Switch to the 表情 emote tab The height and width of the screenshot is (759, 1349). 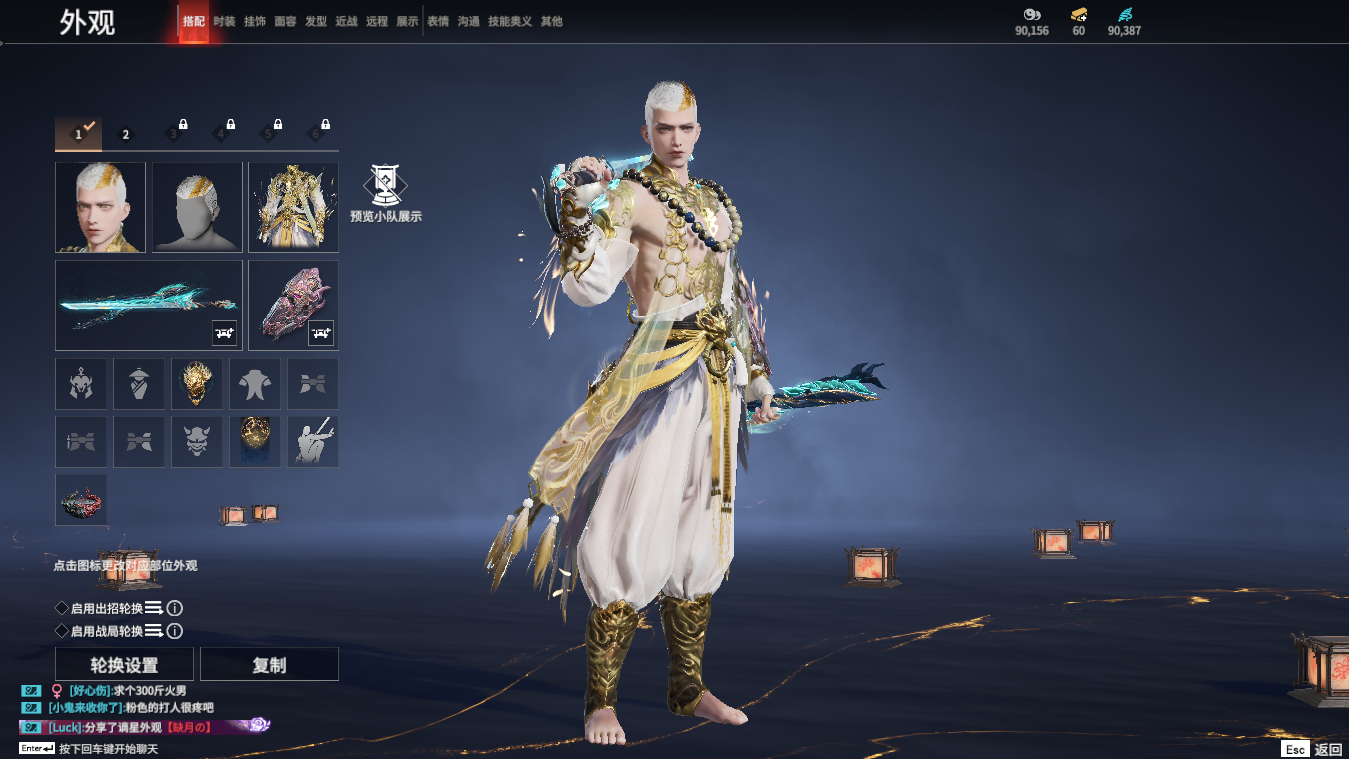438,21
